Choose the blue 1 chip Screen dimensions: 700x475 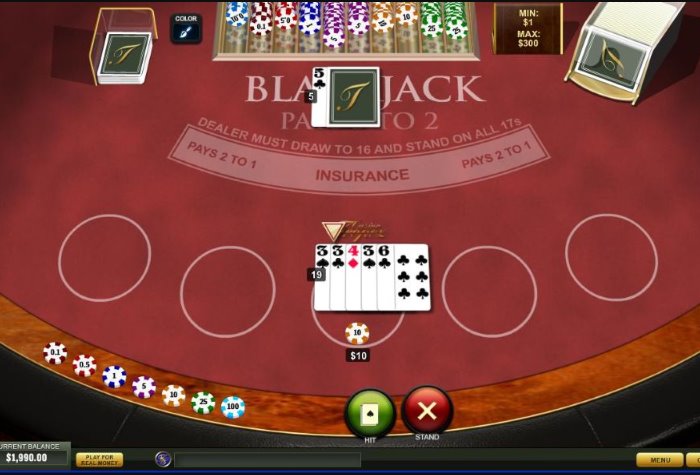point(114,376)
